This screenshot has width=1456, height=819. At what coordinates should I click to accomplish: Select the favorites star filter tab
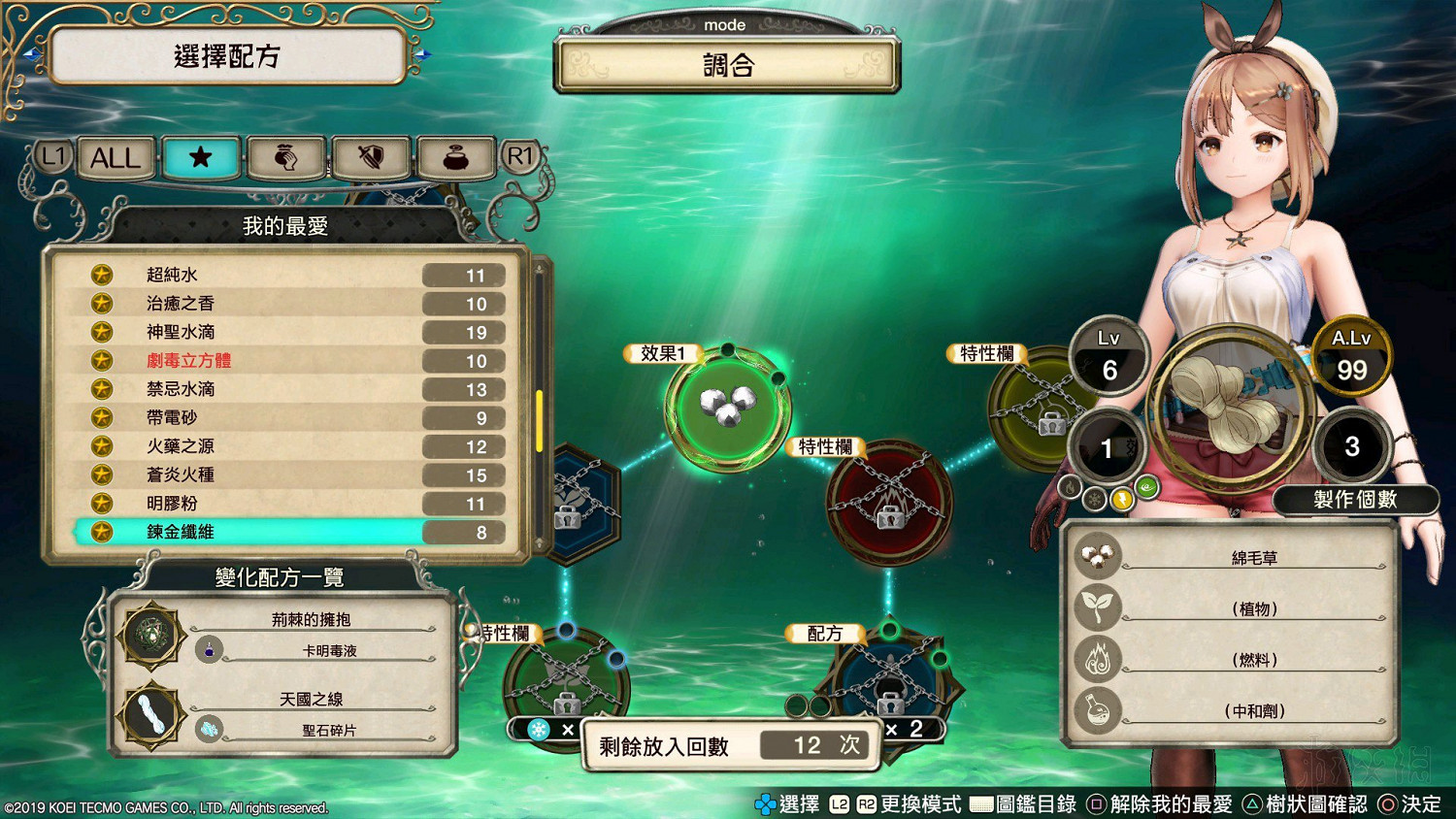click(x=201, y=157)
